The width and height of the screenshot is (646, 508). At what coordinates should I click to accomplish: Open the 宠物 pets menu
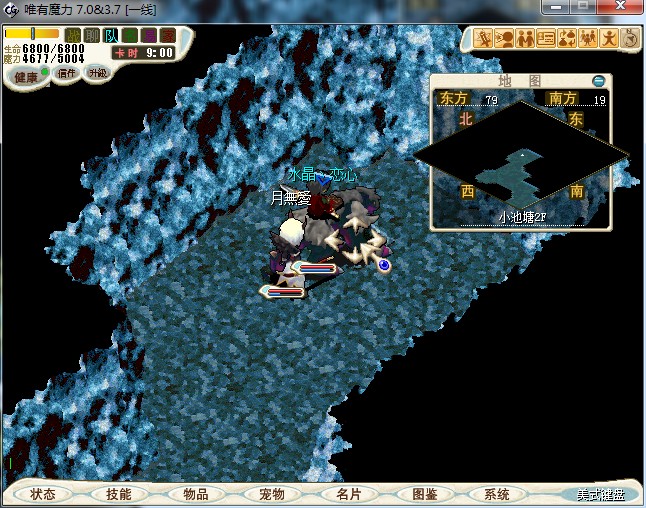[x=271, y=494]
